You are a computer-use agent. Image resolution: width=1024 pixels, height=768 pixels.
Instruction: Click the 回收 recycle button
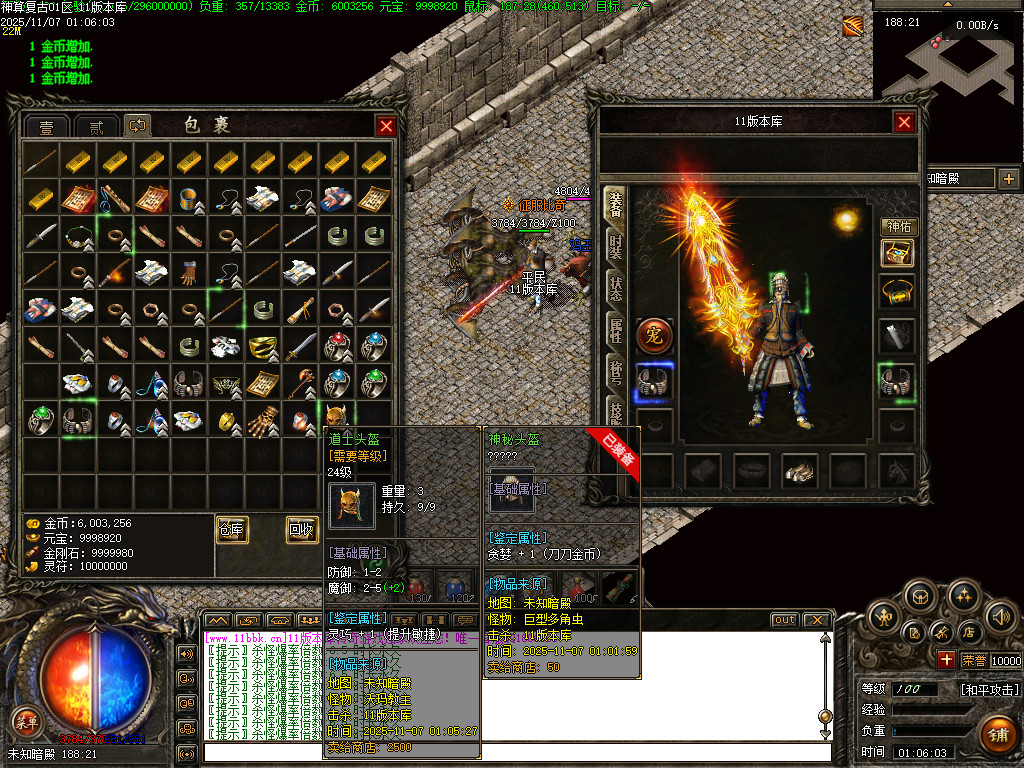pyautogui.click(x=302, y=530)
